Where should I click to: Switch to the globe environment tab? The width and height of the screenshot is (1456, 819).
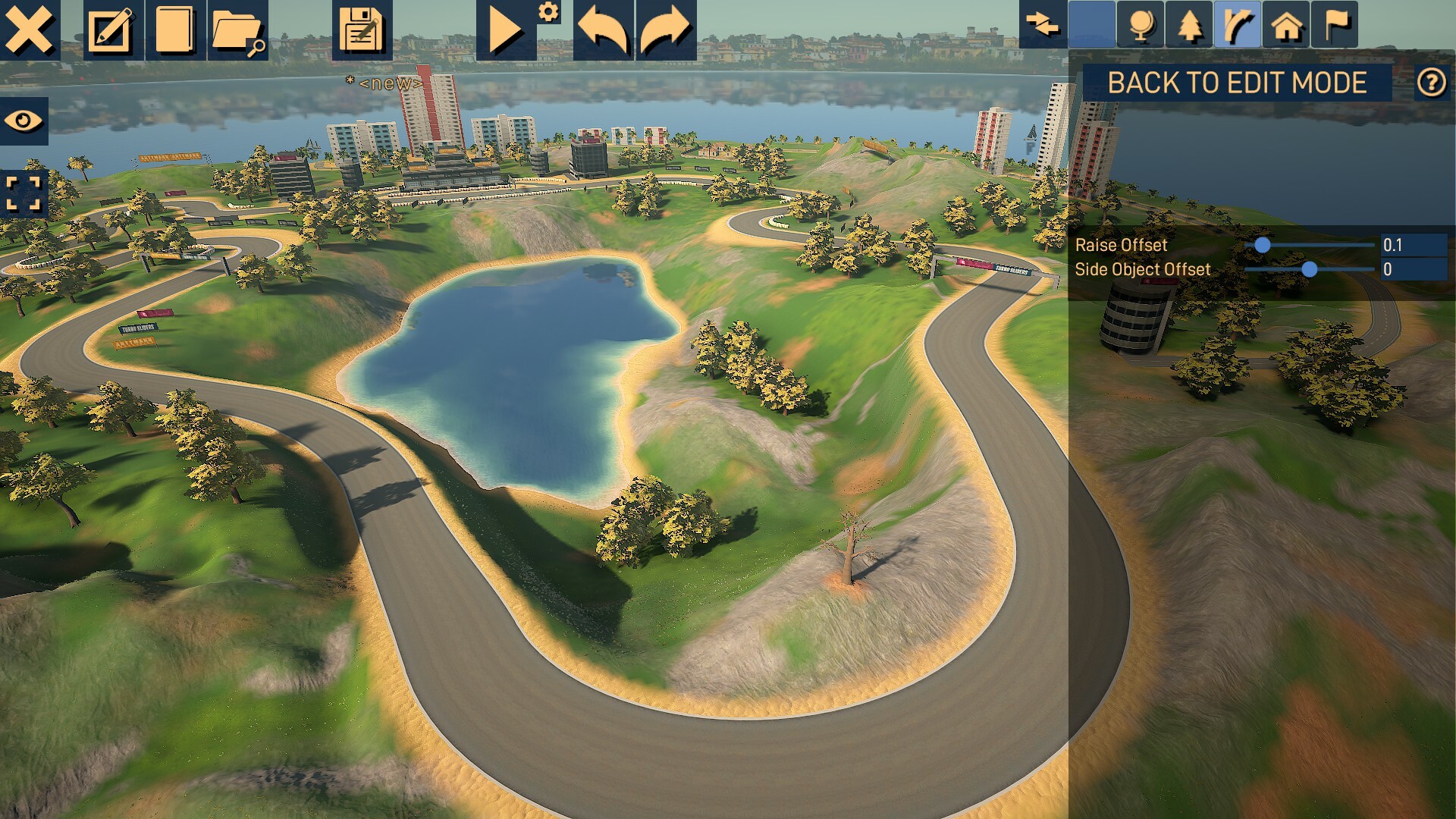[x=1141, y=24]
